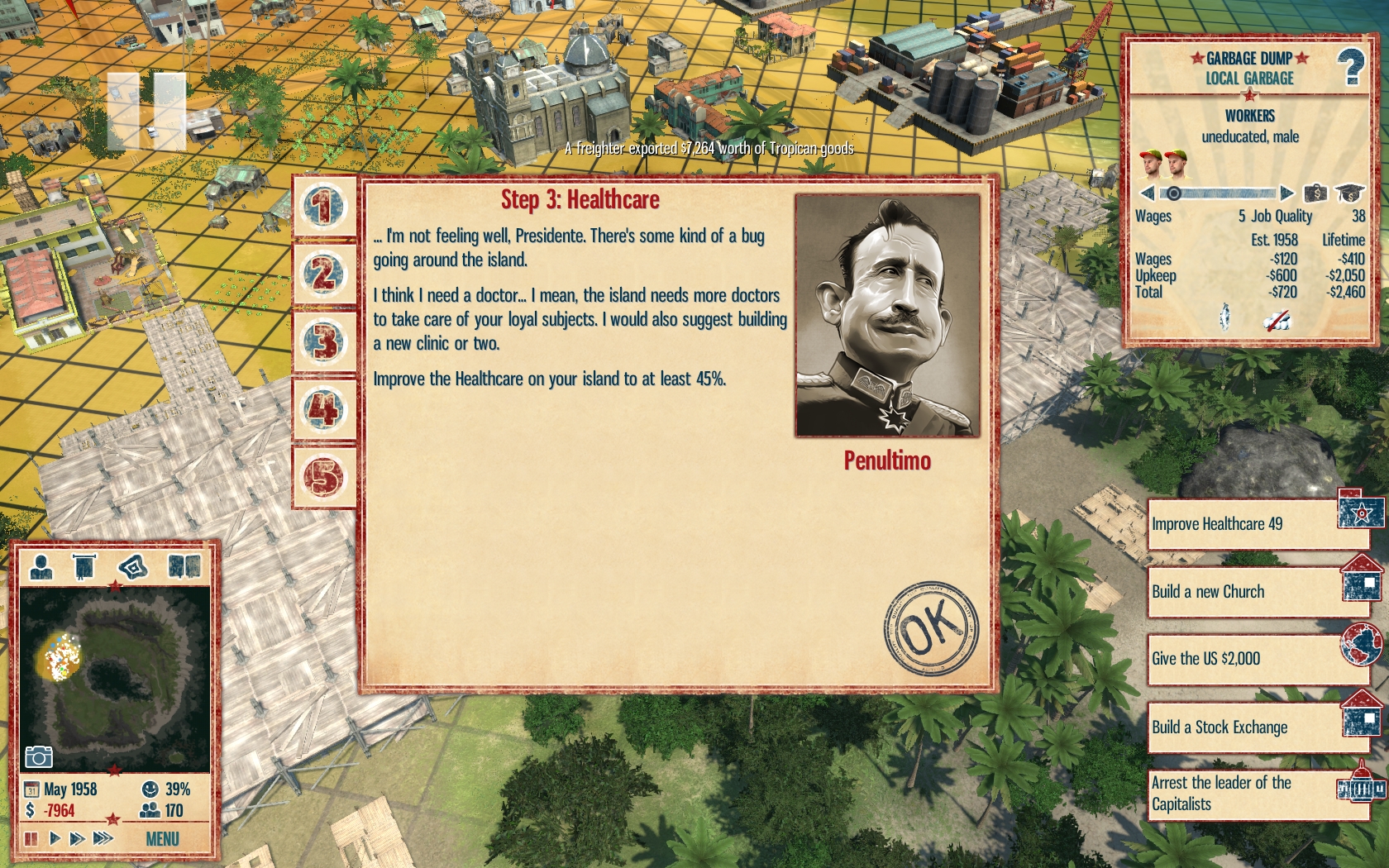Open the game MENU
This screenshot has height=868, width=1389.
pyautogui.click(x=162, y=839)
